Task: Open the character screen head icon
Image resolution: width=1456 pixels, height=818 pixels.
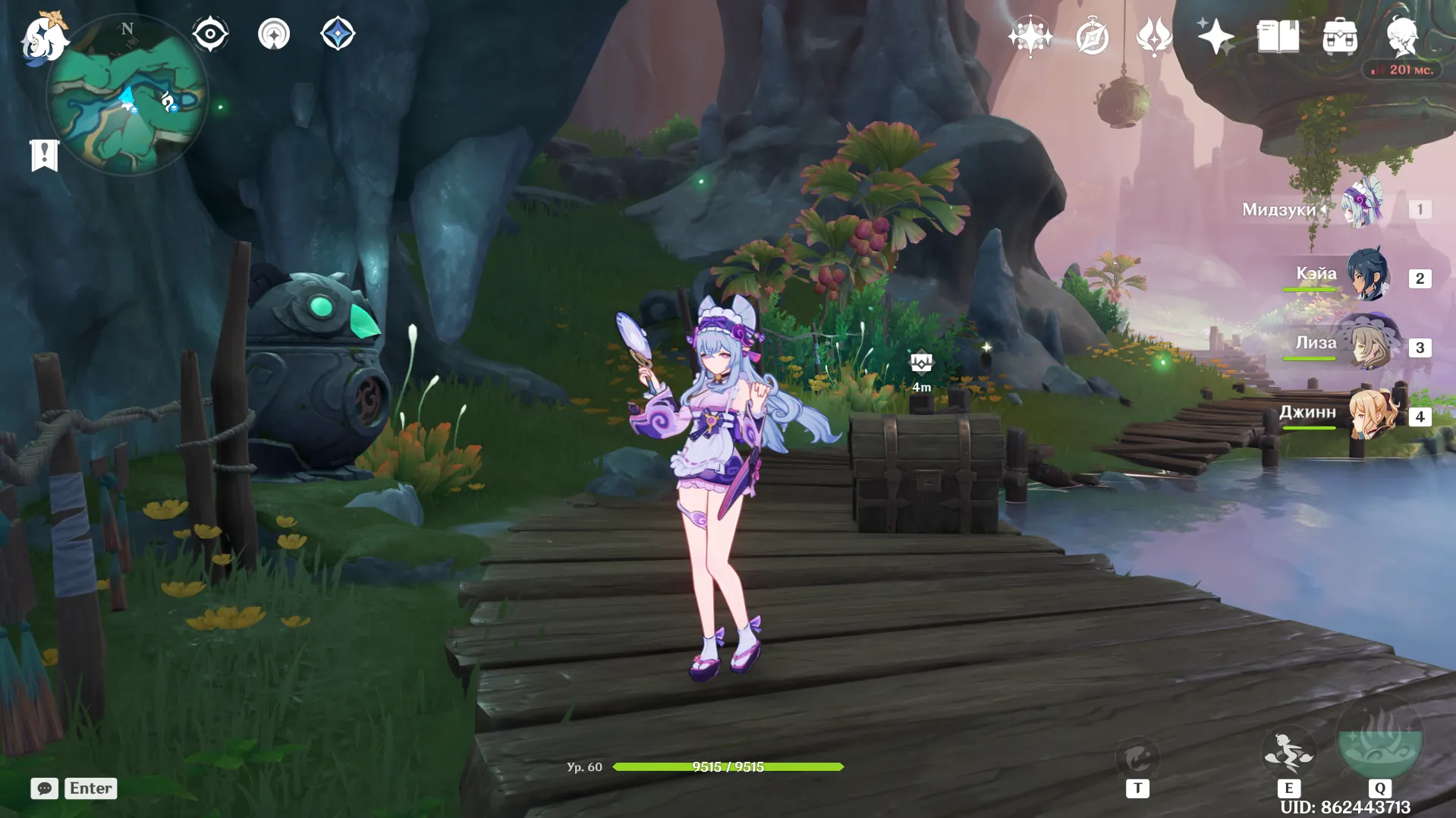Action: (1401, 36)
